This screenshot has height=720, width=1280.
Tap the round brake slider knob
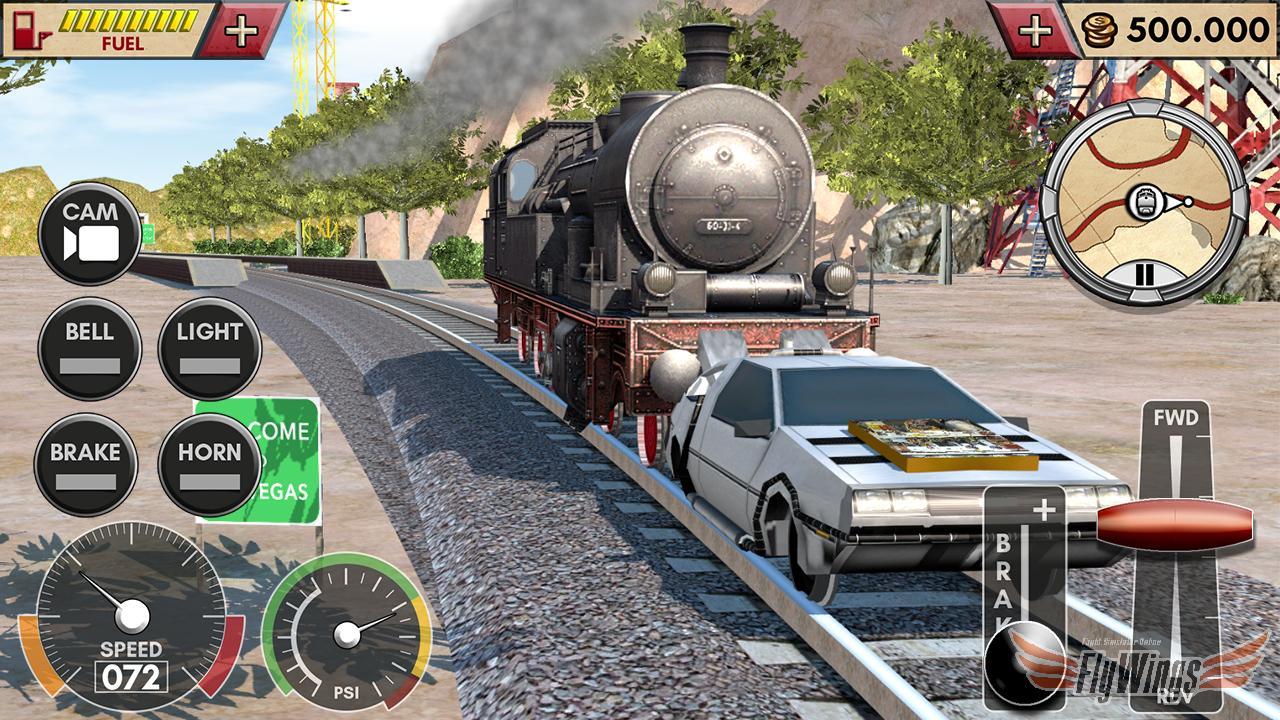click(1022, 661)
